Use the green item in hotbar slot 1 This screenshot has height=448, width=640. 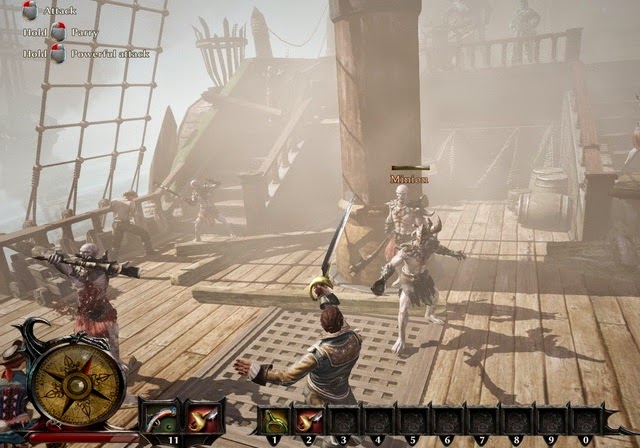274,419
